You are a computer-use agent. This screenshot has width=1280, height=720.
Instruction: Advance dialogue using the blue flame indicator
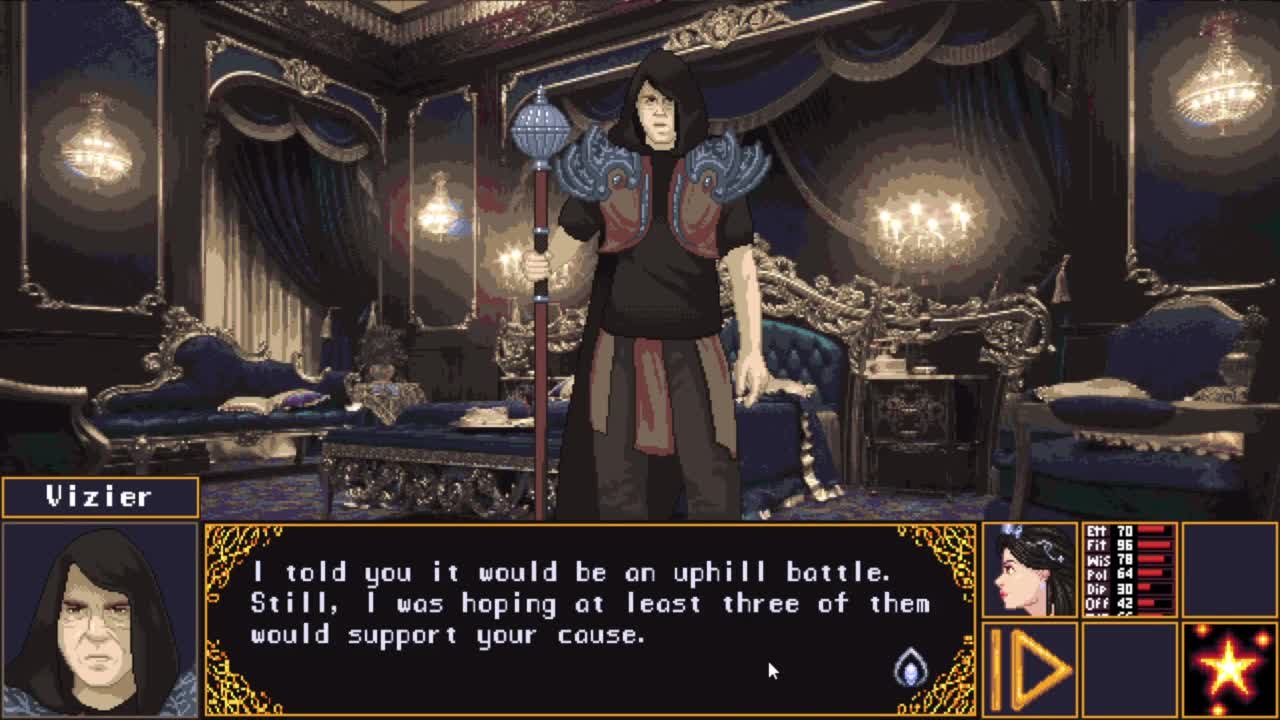[910, 668]
